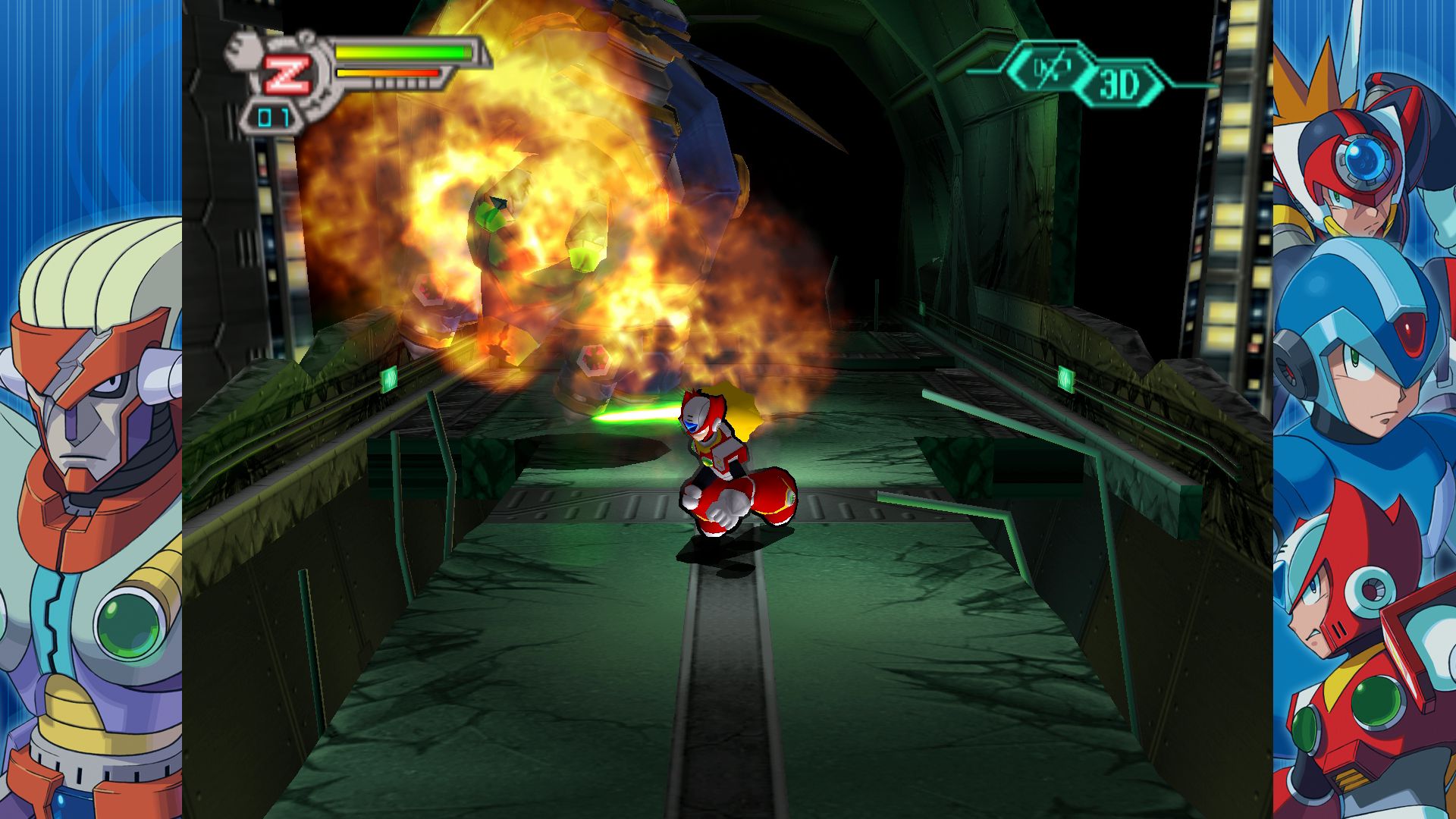Click the lives counter showing 01
The height and width of the screenshot is (819, 1456).
pos(275,115)
